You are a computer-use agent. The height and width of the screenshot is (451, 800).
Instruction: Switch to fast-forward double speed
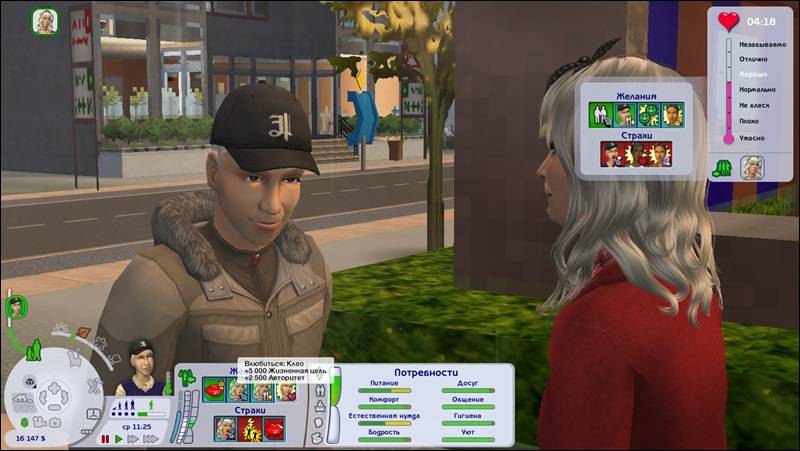133,439
